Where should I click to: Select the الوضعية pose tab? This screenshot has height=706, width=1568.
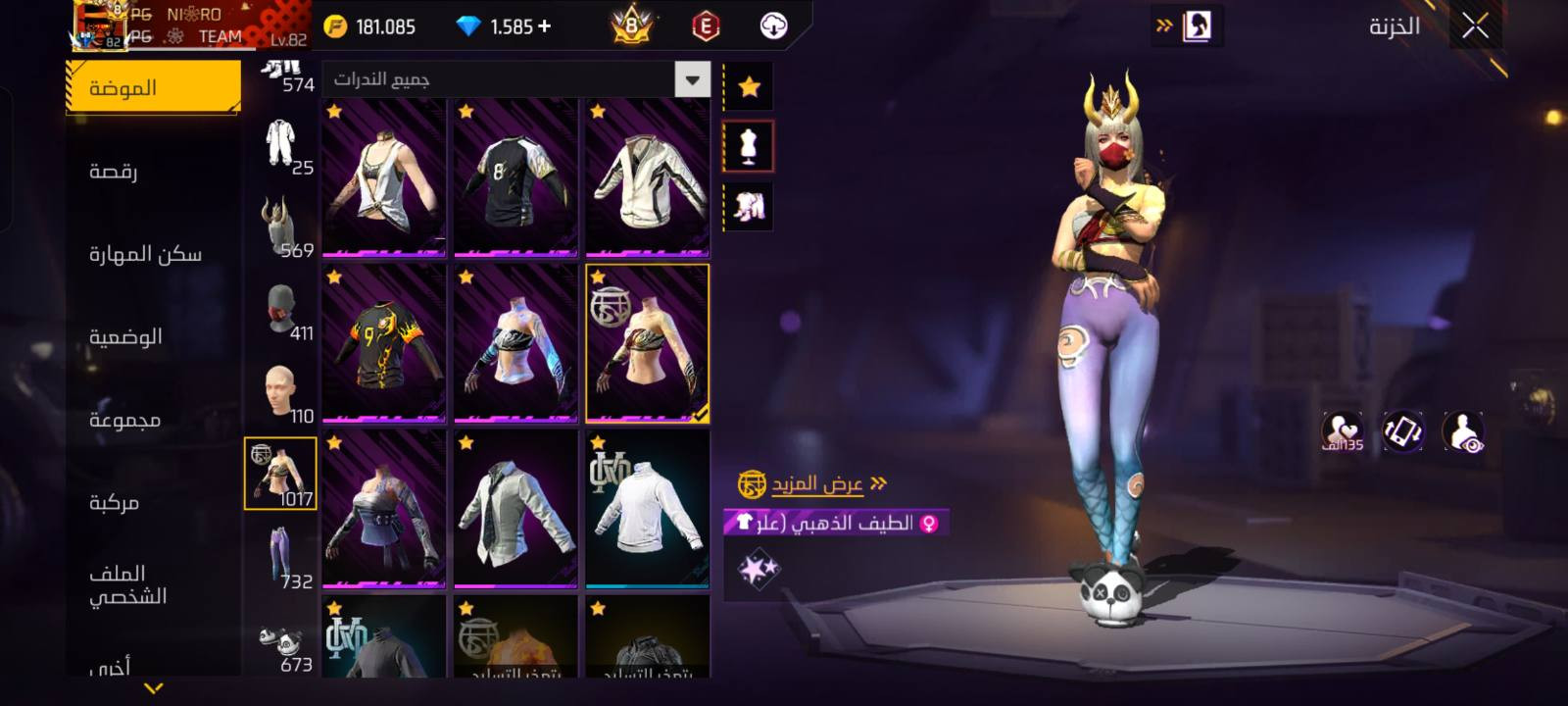pyautogui.click(x=125, y=337)
